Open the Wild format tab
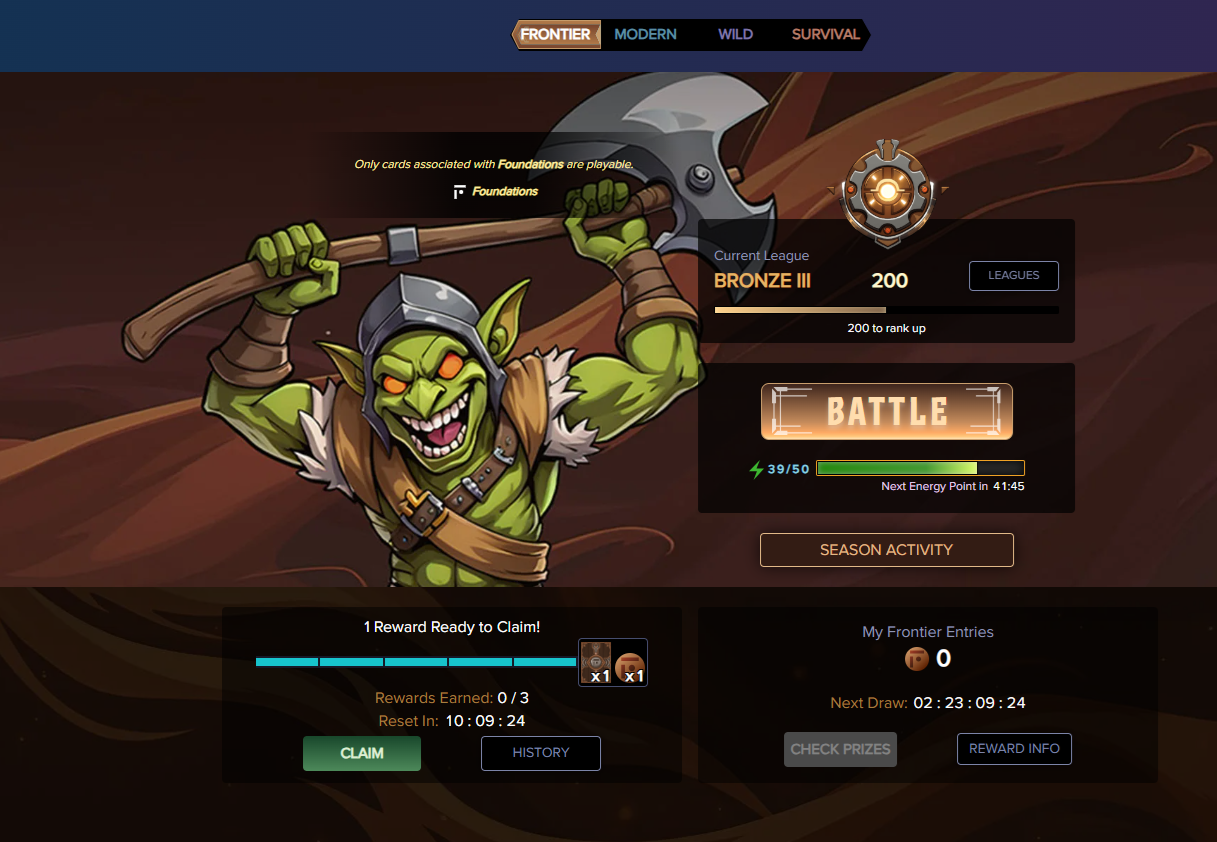 [x=735, y=35]
